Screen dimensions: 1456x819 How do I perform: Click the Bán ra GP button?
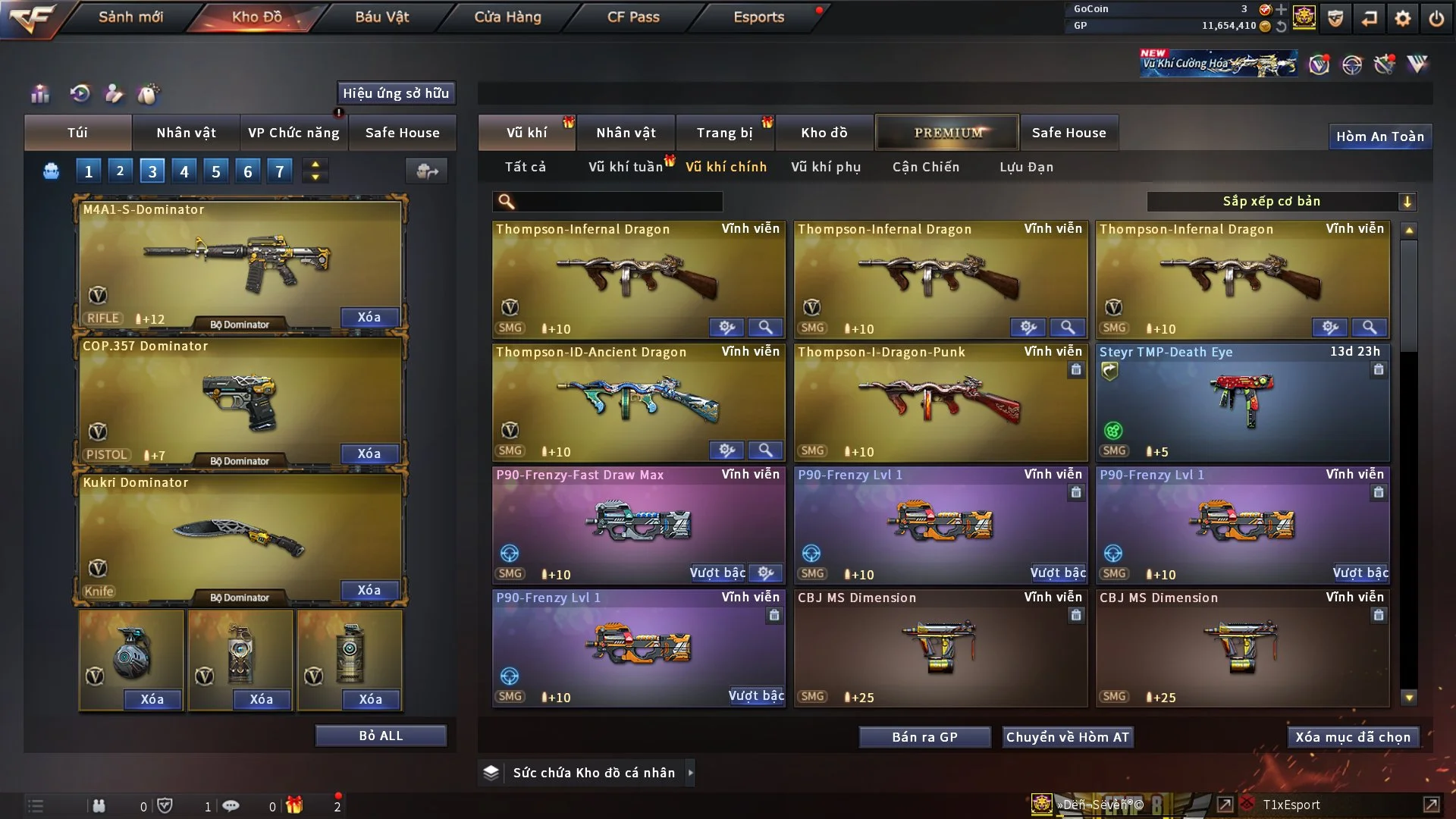[924, 737]
